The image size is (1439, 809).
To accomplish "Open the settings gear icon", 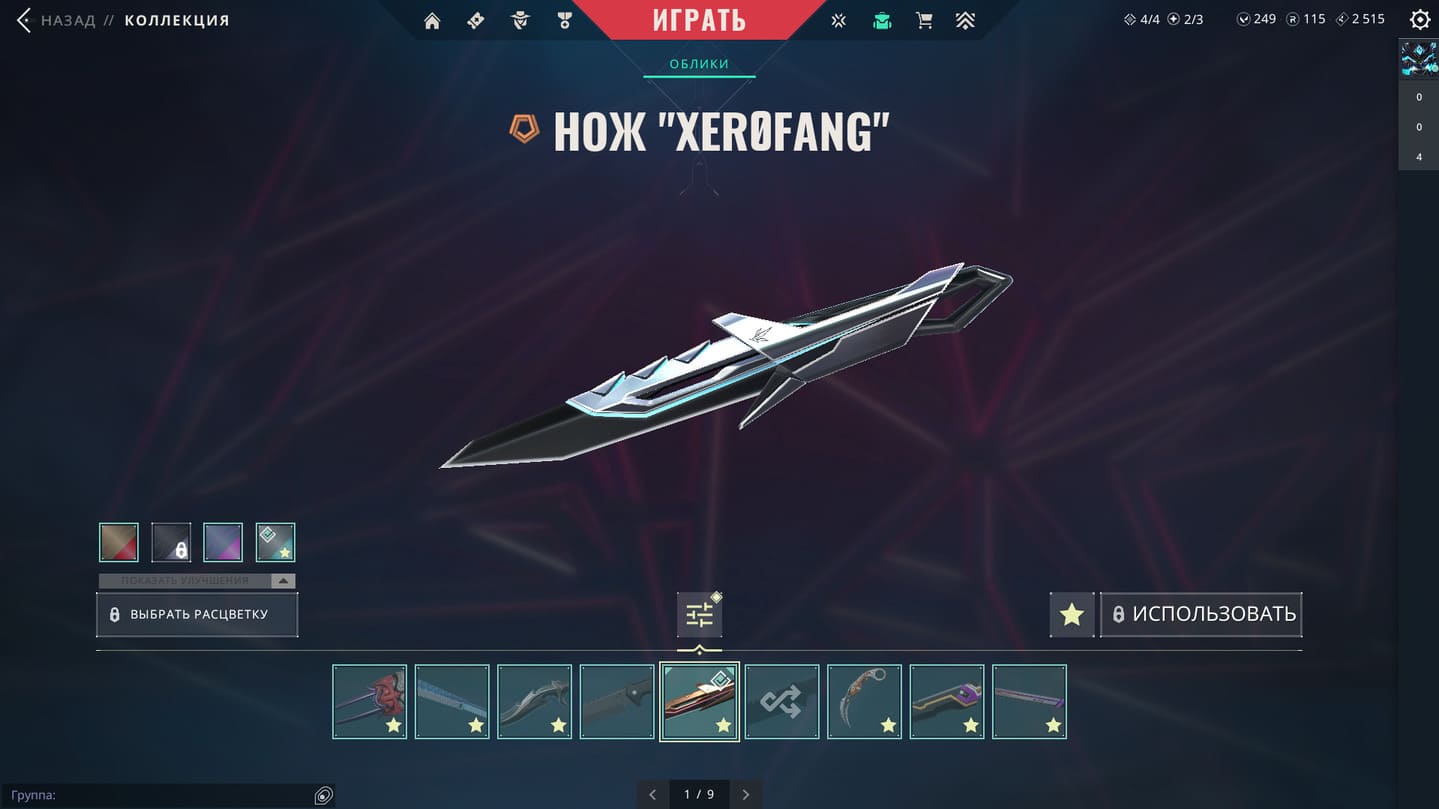I will 1419,20.
